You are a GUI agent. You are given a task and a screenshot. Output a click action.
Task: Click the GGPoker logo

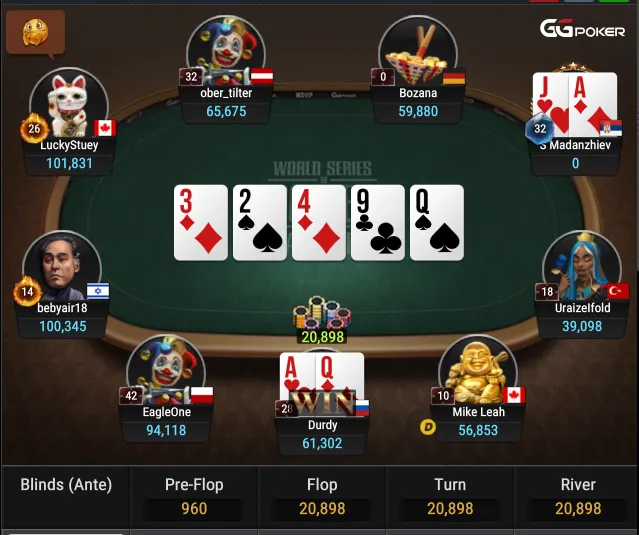(584, 29)
